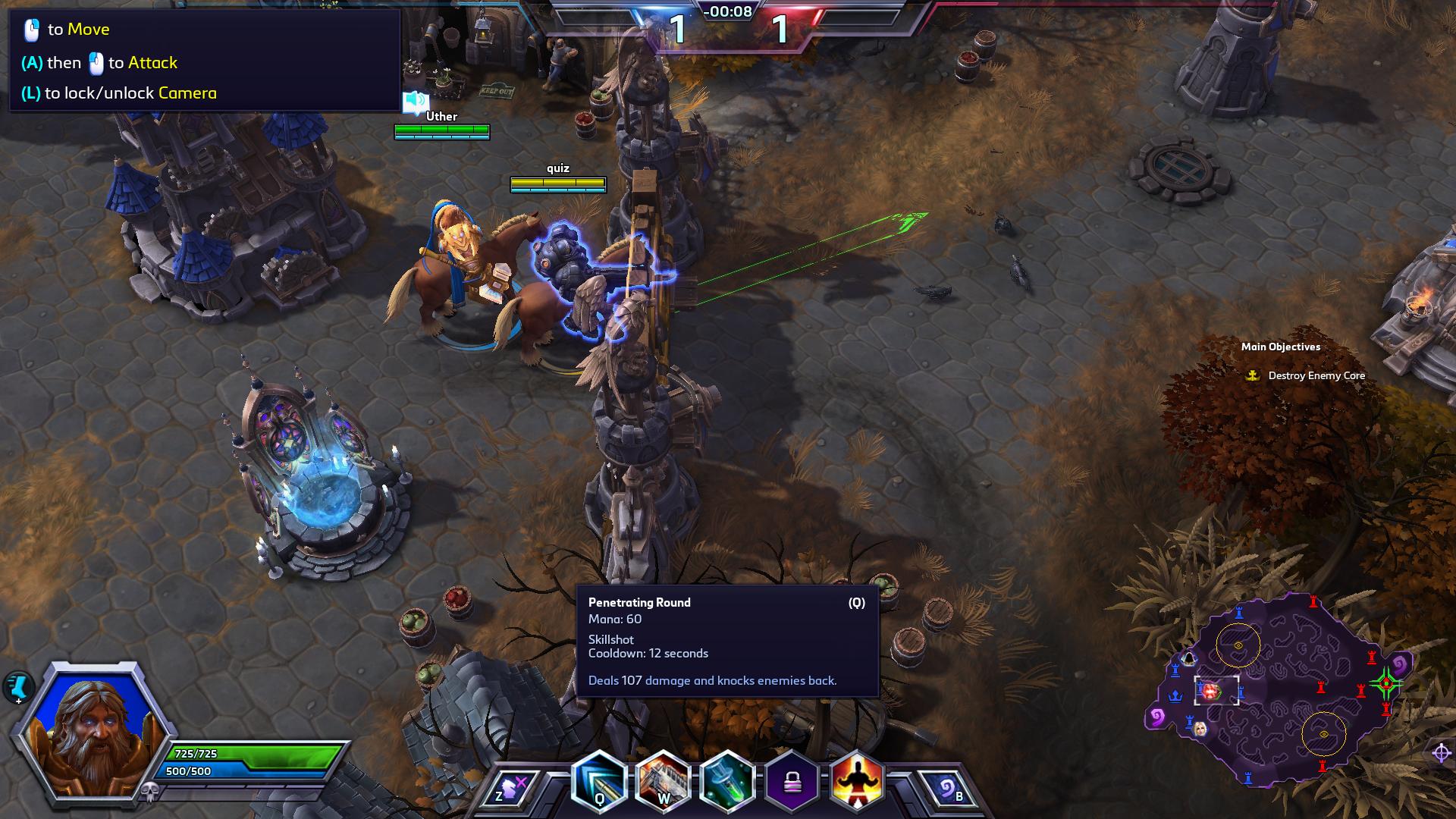1456x819 pixels.
Task: Use the W gun barrage ability
Action: (x=663, y=783)
